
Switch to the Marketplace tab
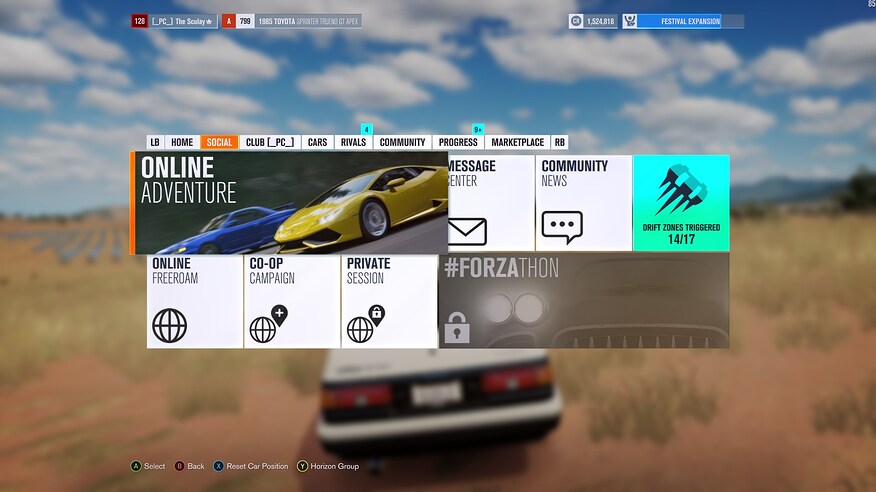517,142
